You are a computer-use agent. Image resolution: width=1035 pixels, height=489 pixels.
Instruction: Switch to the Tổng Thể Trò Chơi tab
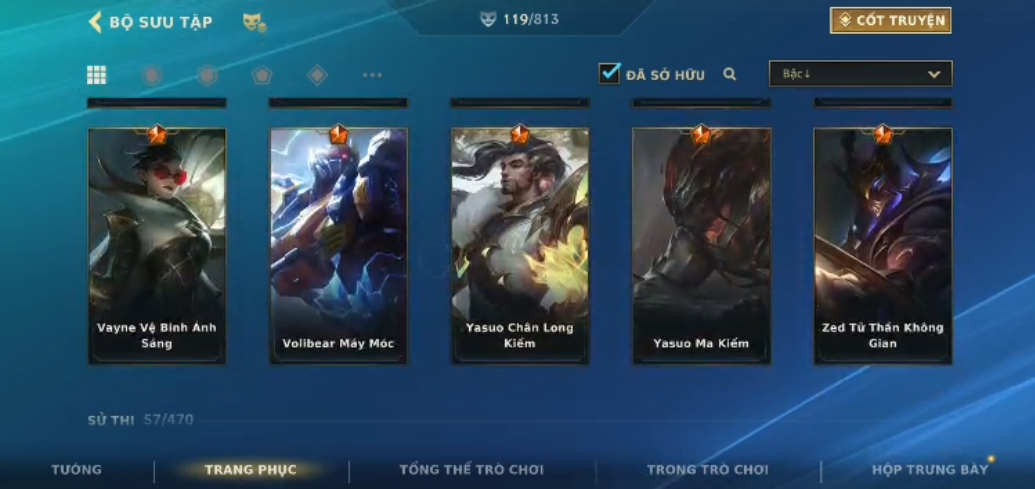click(x=471, y=470)
